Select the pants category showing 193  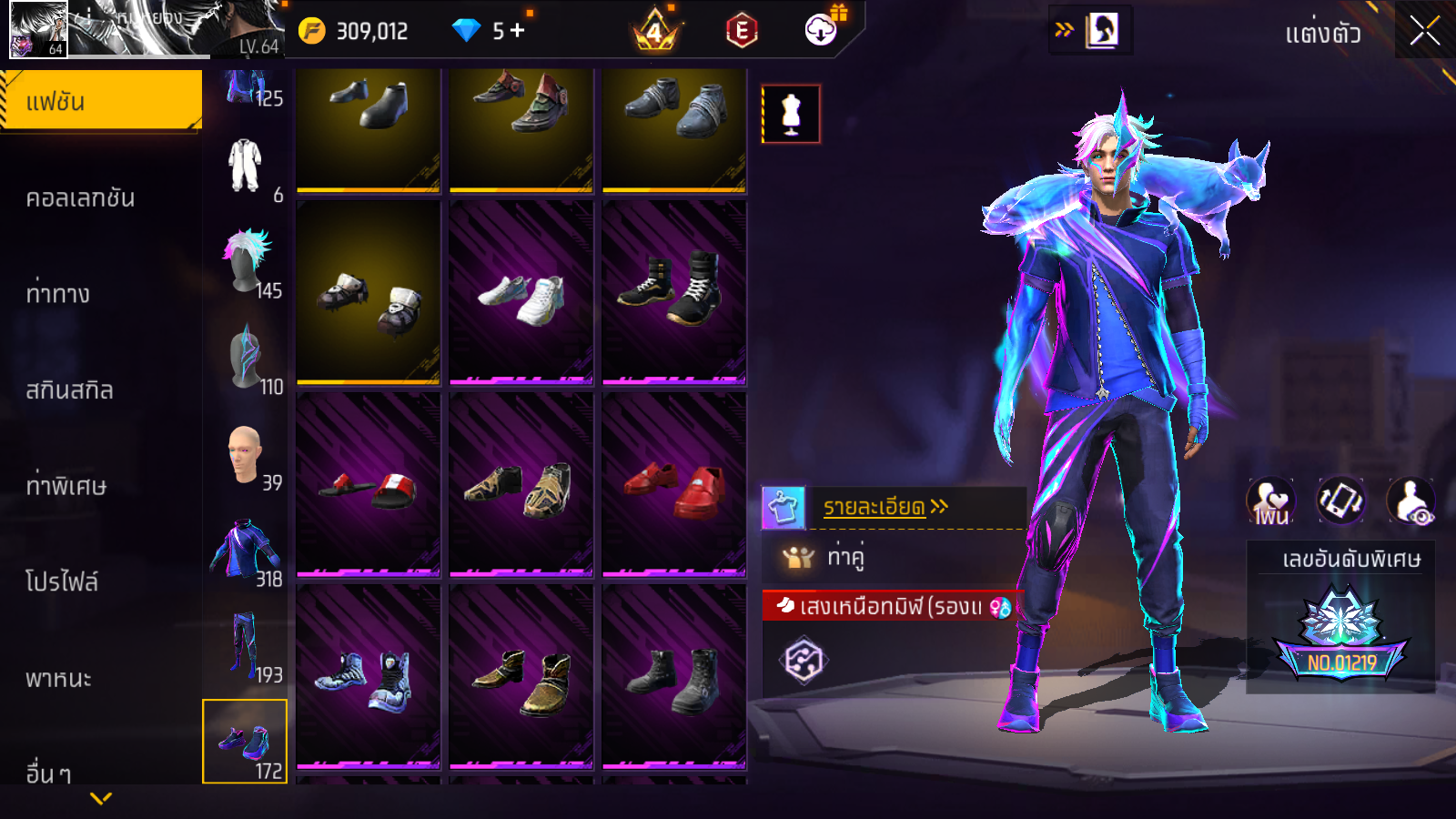point(246,647)
